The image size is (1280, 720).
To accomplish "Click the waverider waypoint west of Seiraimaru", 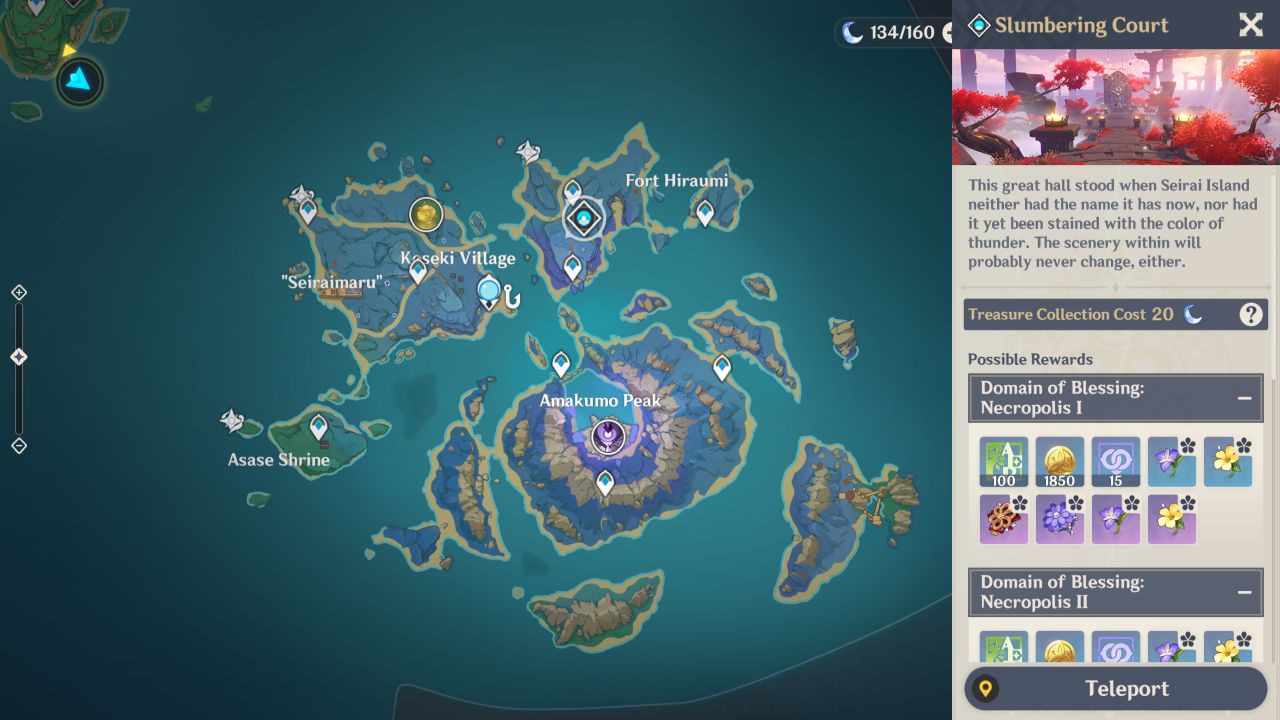I will coord(301,192).
